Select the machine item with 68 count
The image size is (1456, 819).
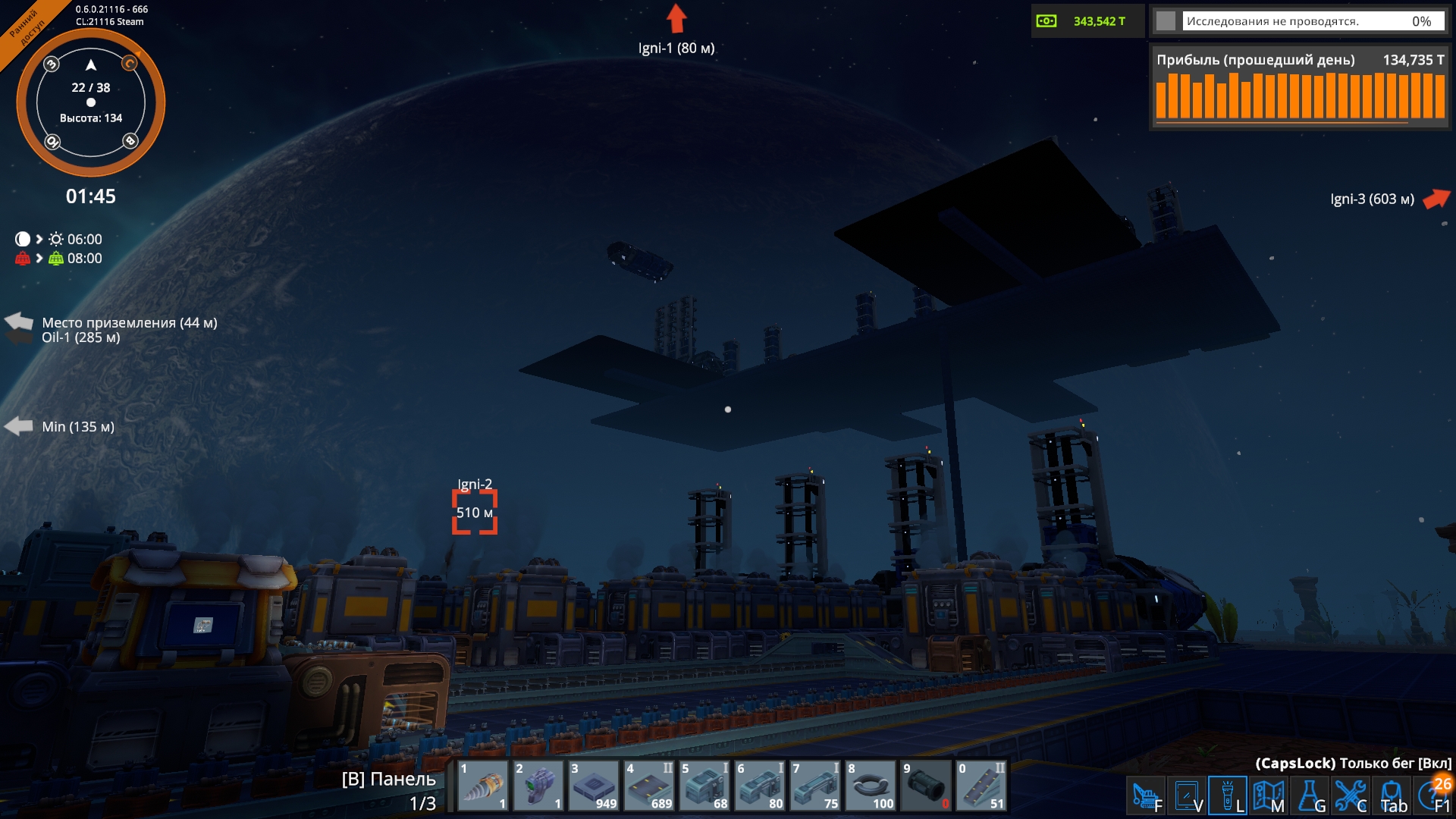(x=704, y=786)
